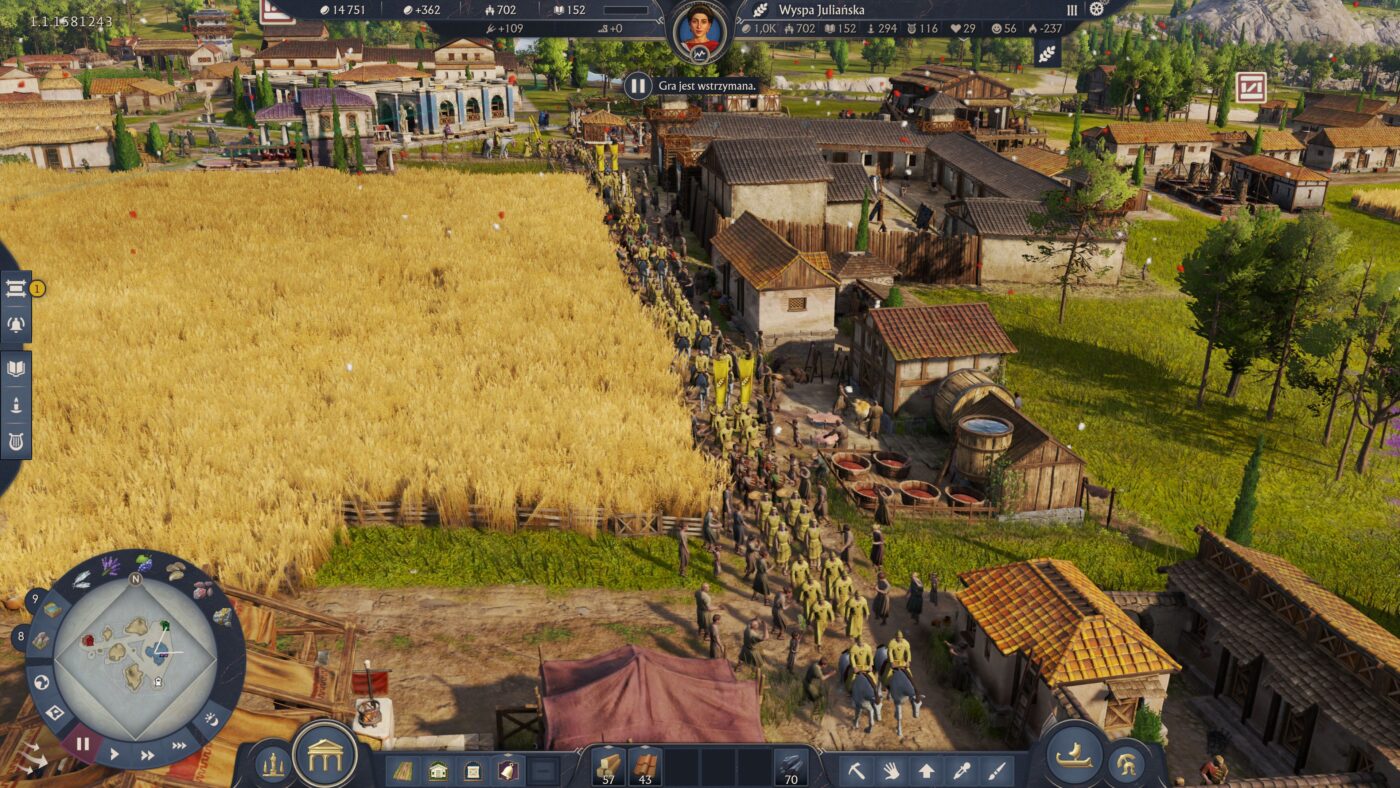Screen dimensions: 1400x788
Task: Activate the eyedropper copy tool
Action: (961, 771)
